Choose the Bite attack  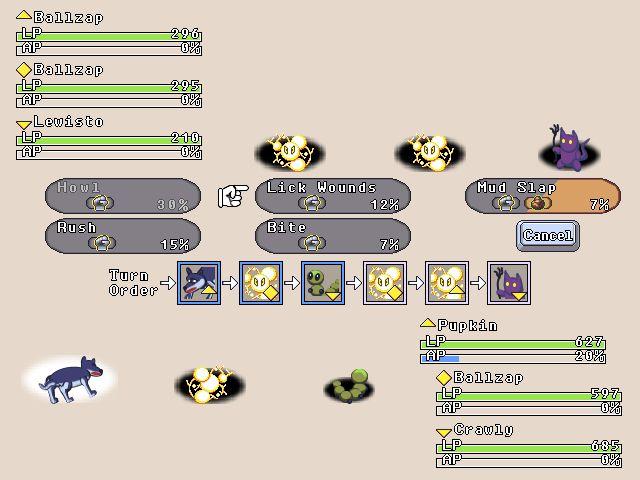[x=333, y=236]
